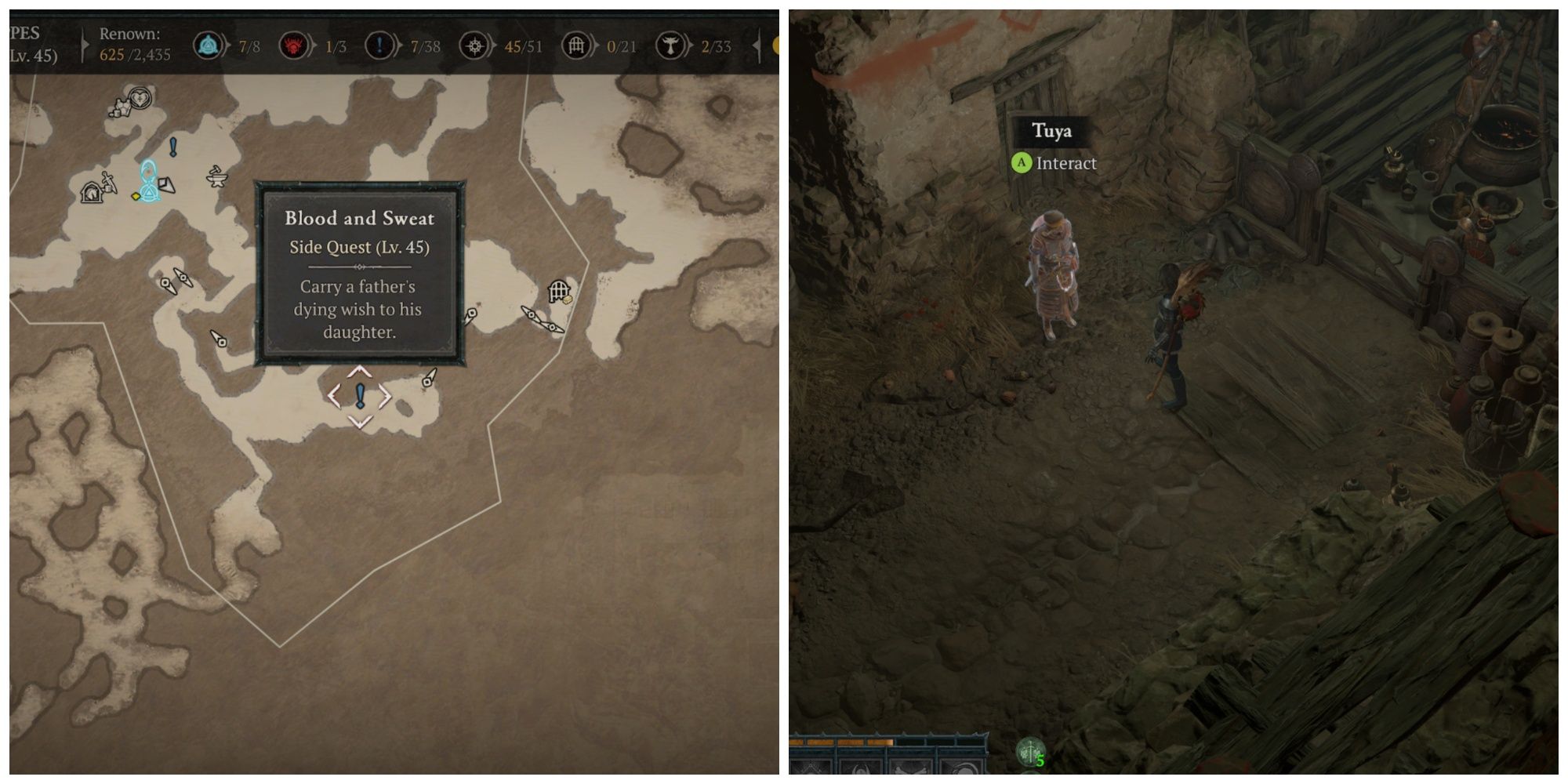Open side quests renown icon showing 7/38
Viewport: 1568px width, 784px height.
click(x=379, y=46)
